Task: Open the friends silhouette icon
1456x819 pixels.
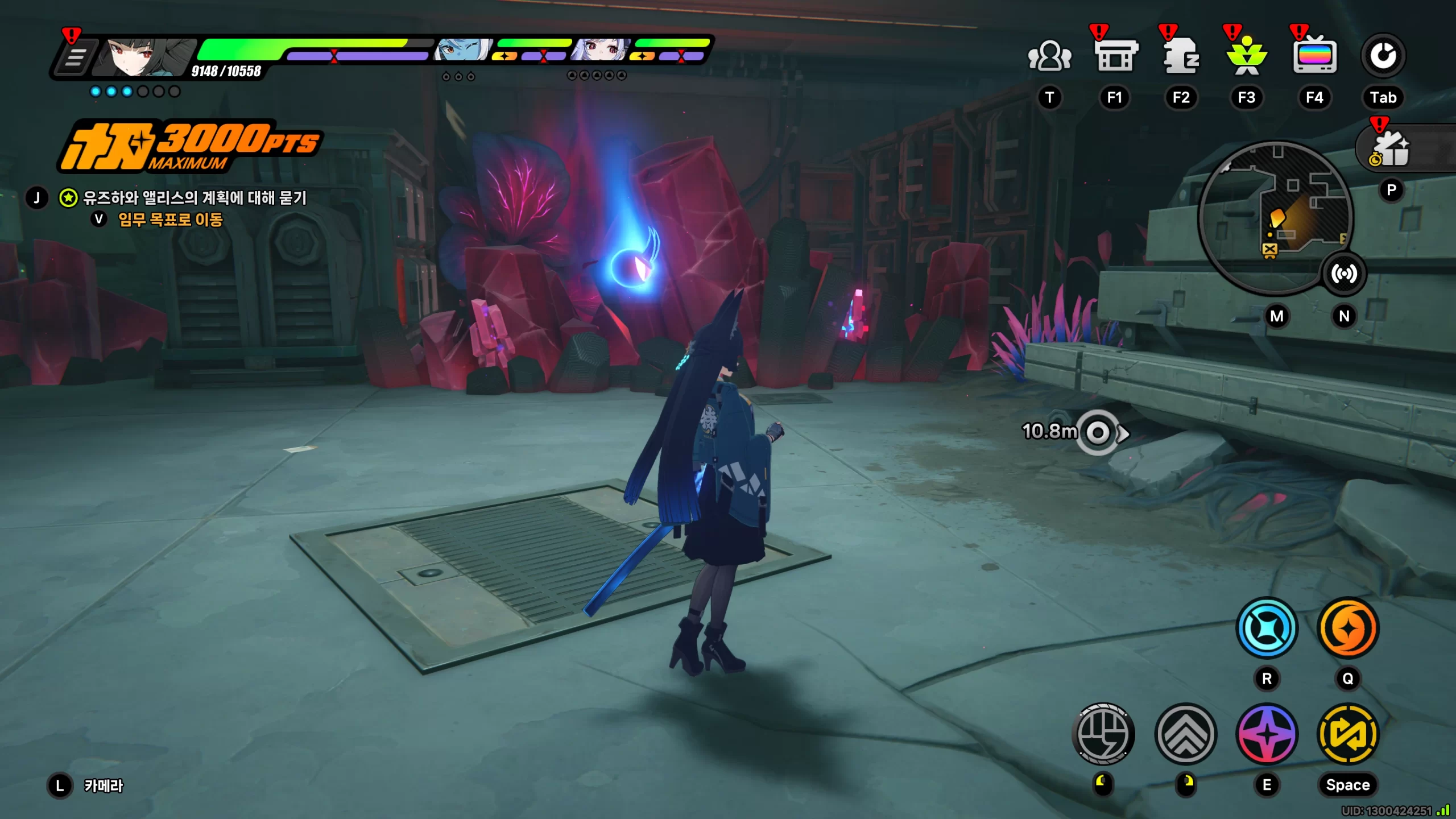Action: (x=1049, y=56)
